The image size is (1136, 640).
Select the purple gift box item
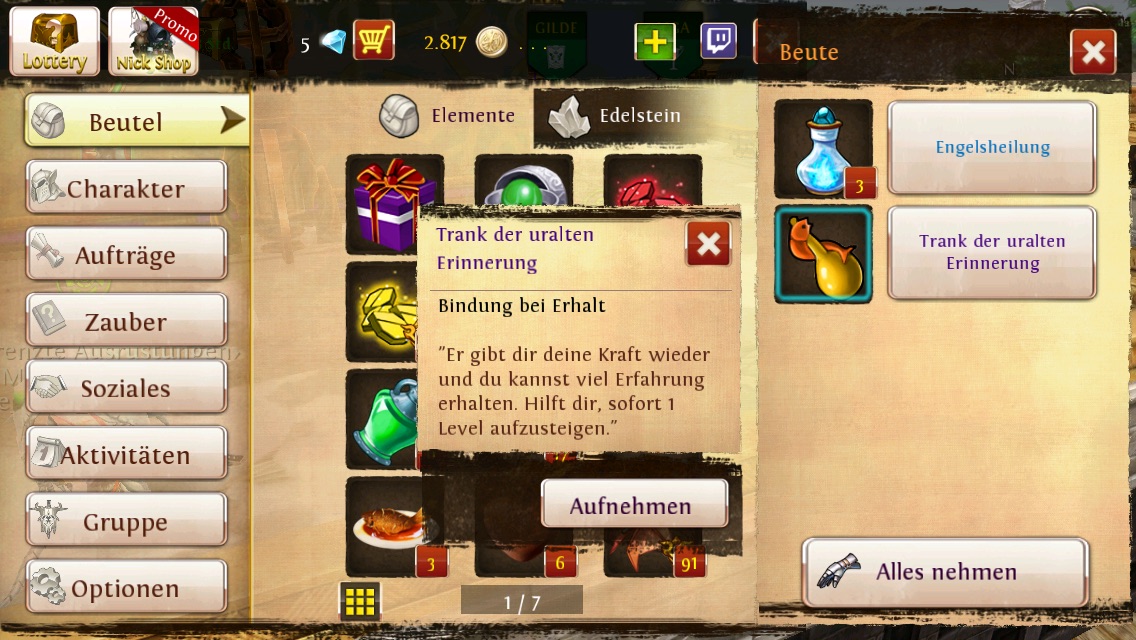394,202
